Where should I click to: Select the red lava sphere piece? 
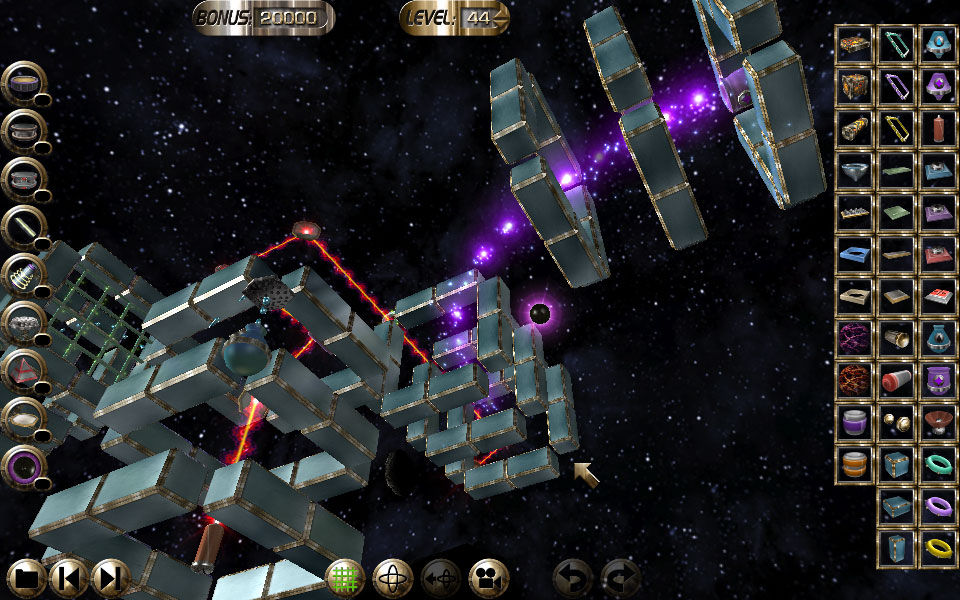click(854, 380)
